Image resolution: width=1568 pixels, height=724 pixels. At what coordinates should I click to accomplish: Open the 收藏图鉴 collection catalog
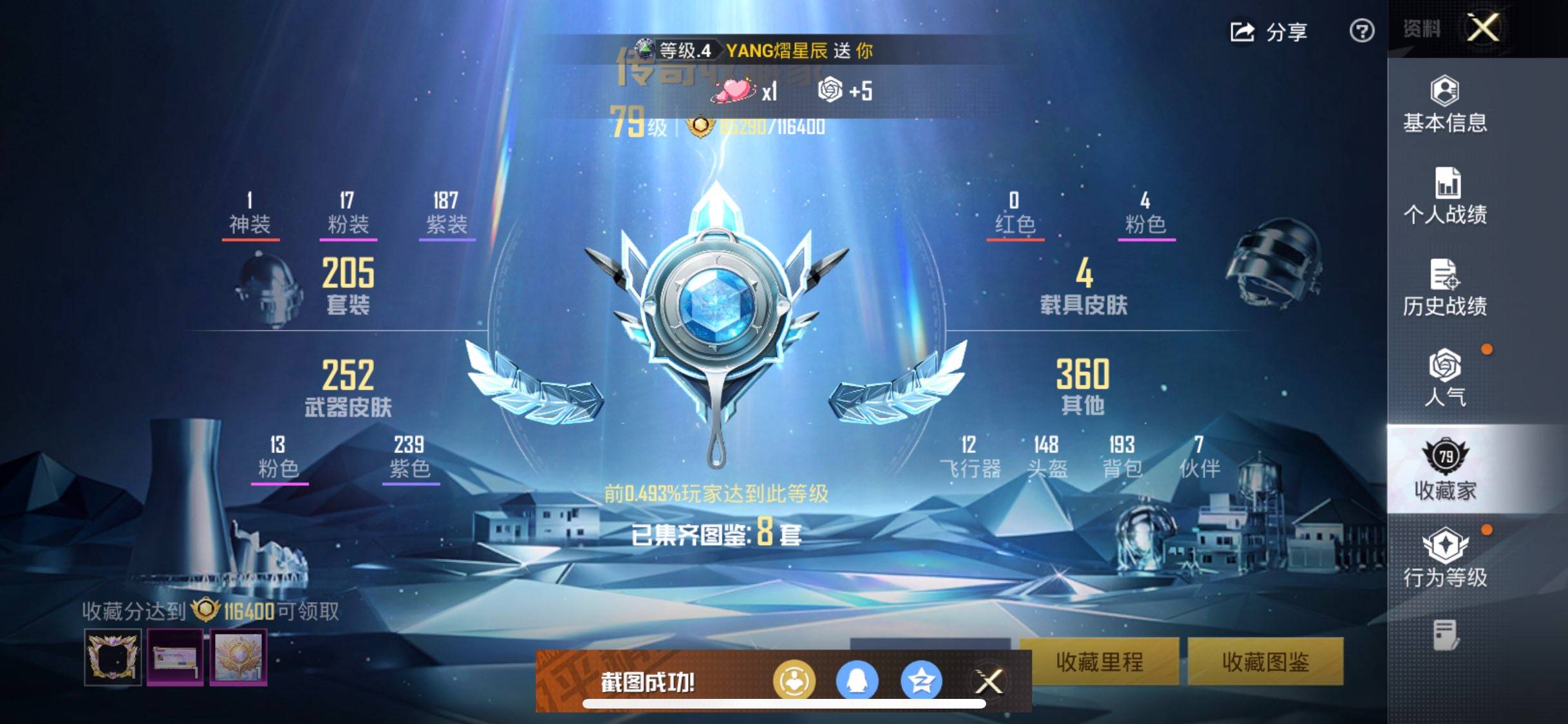(1265, 662)
